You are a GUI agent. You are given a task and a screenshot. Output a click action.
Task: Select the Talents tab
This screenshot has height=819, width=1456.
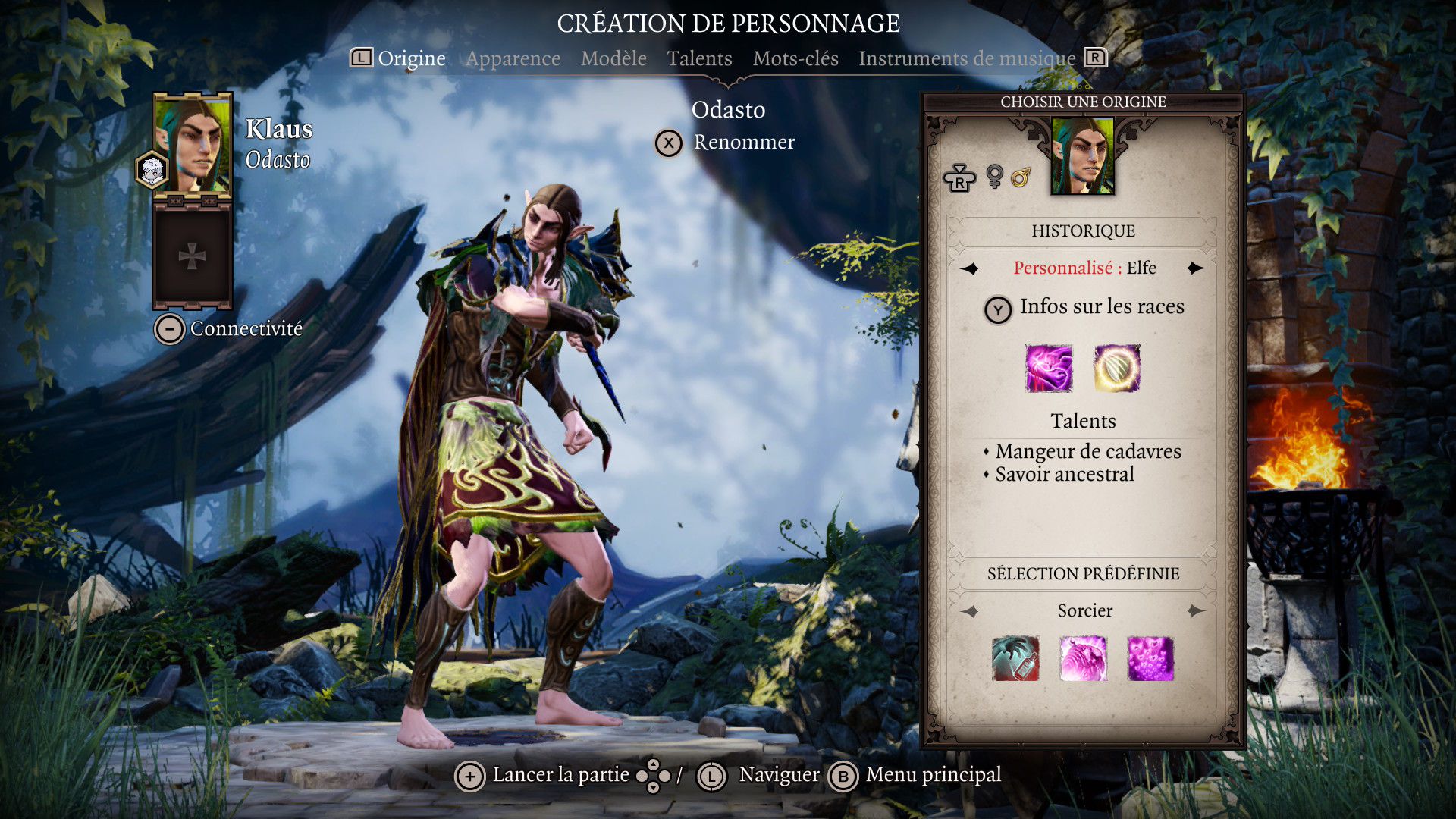point(699,58)
